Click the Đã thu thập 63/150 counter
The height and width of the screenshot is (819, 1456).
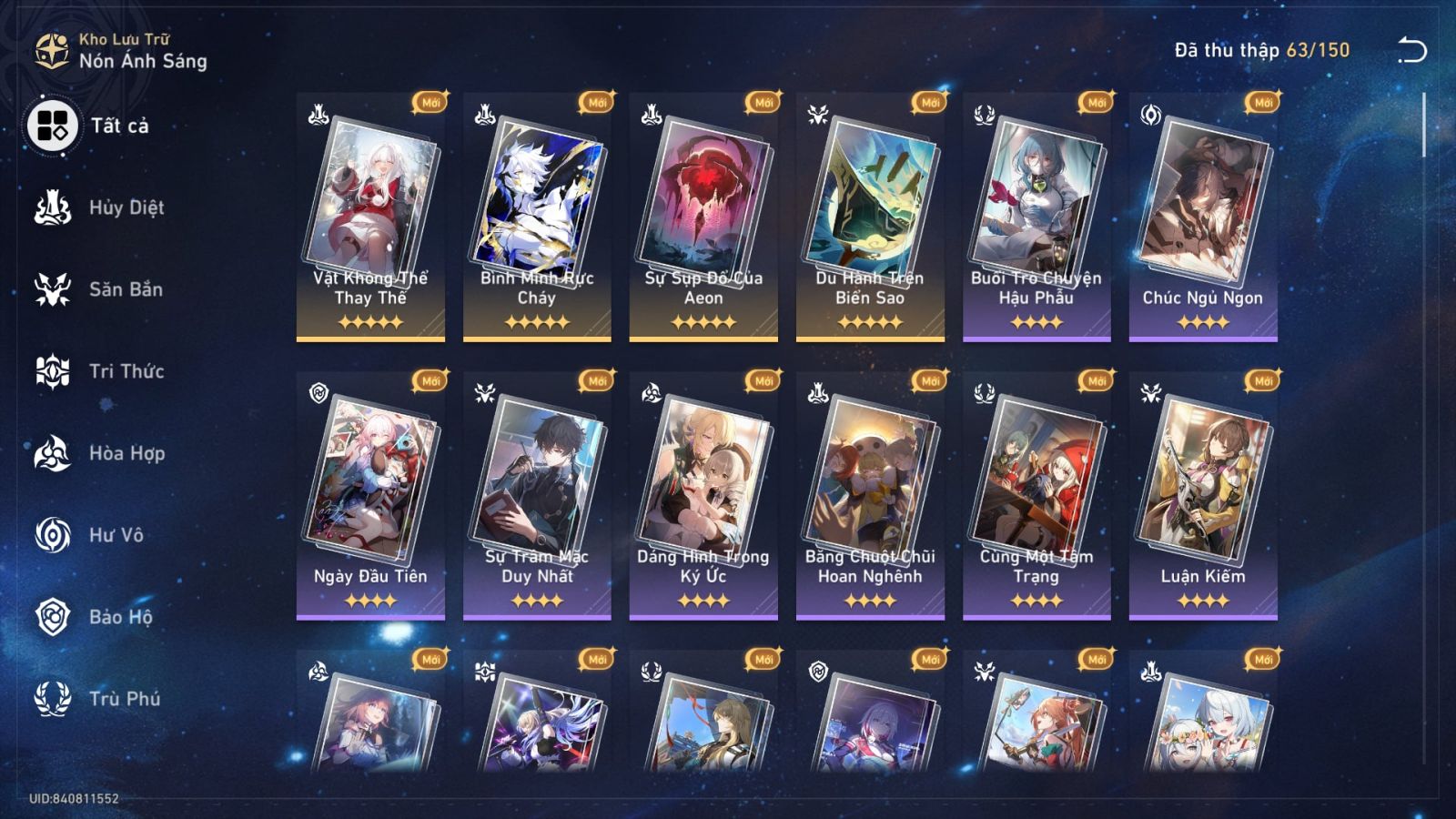[1260, 52]
